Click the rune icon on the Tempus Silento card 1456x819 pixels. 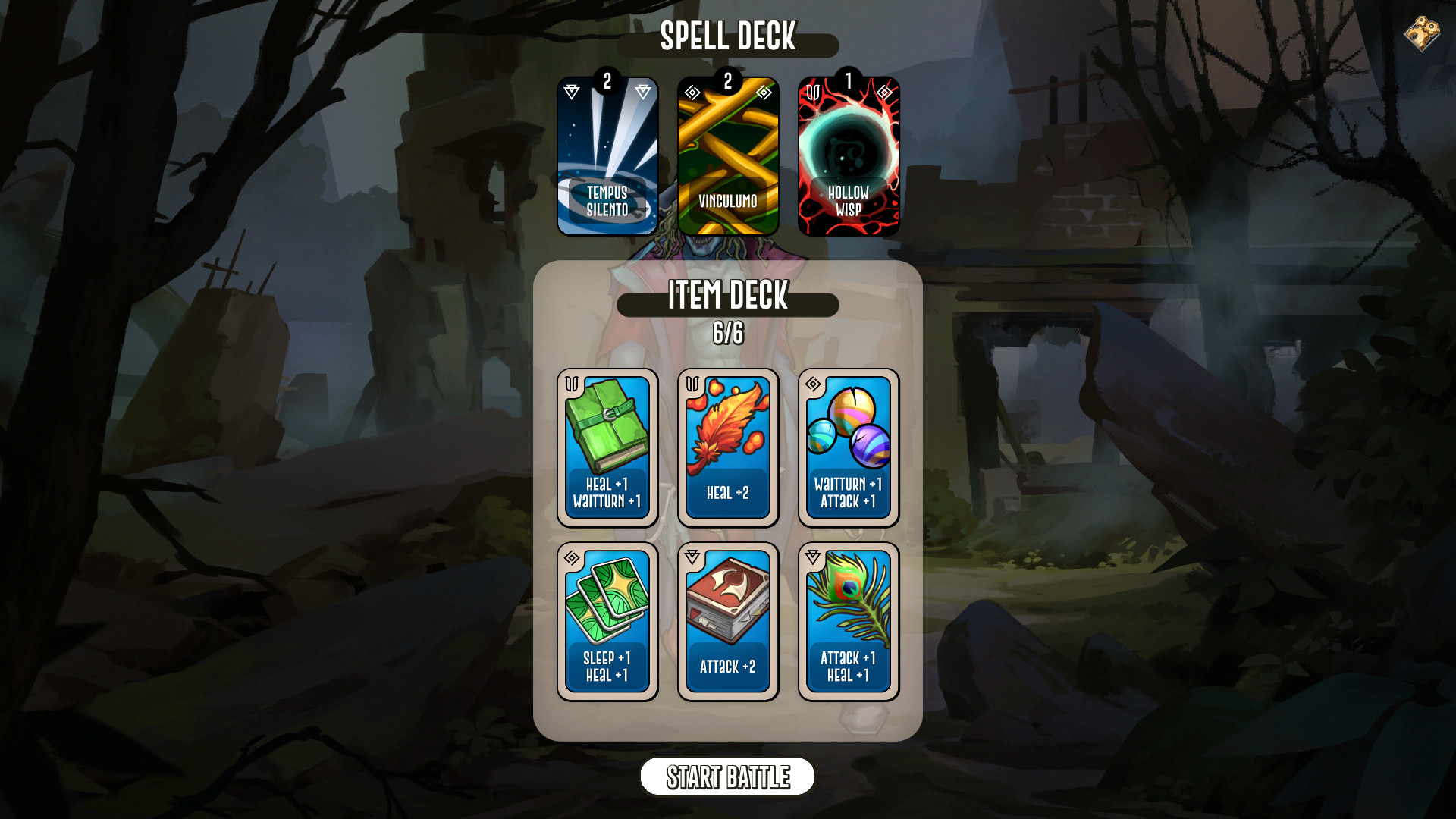pos(572,93)
